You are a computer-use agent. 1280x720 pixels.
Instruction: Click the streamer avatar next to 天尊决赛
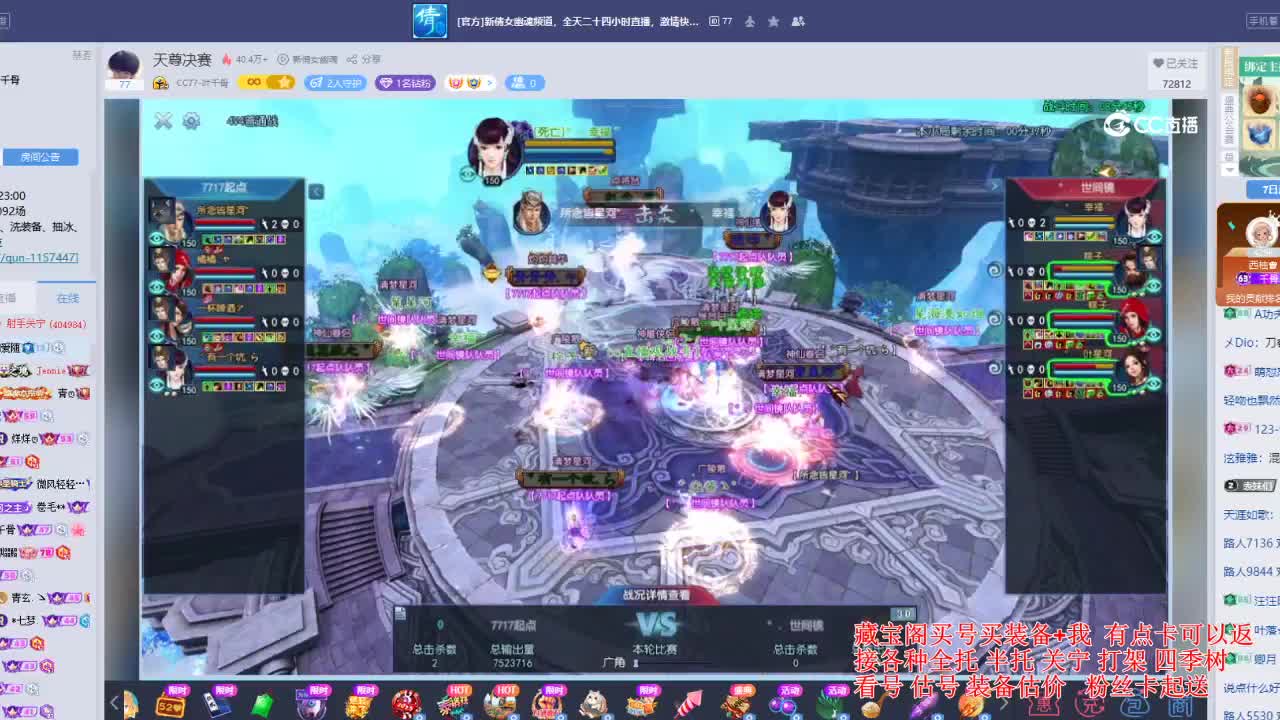[x=123, y=66]
